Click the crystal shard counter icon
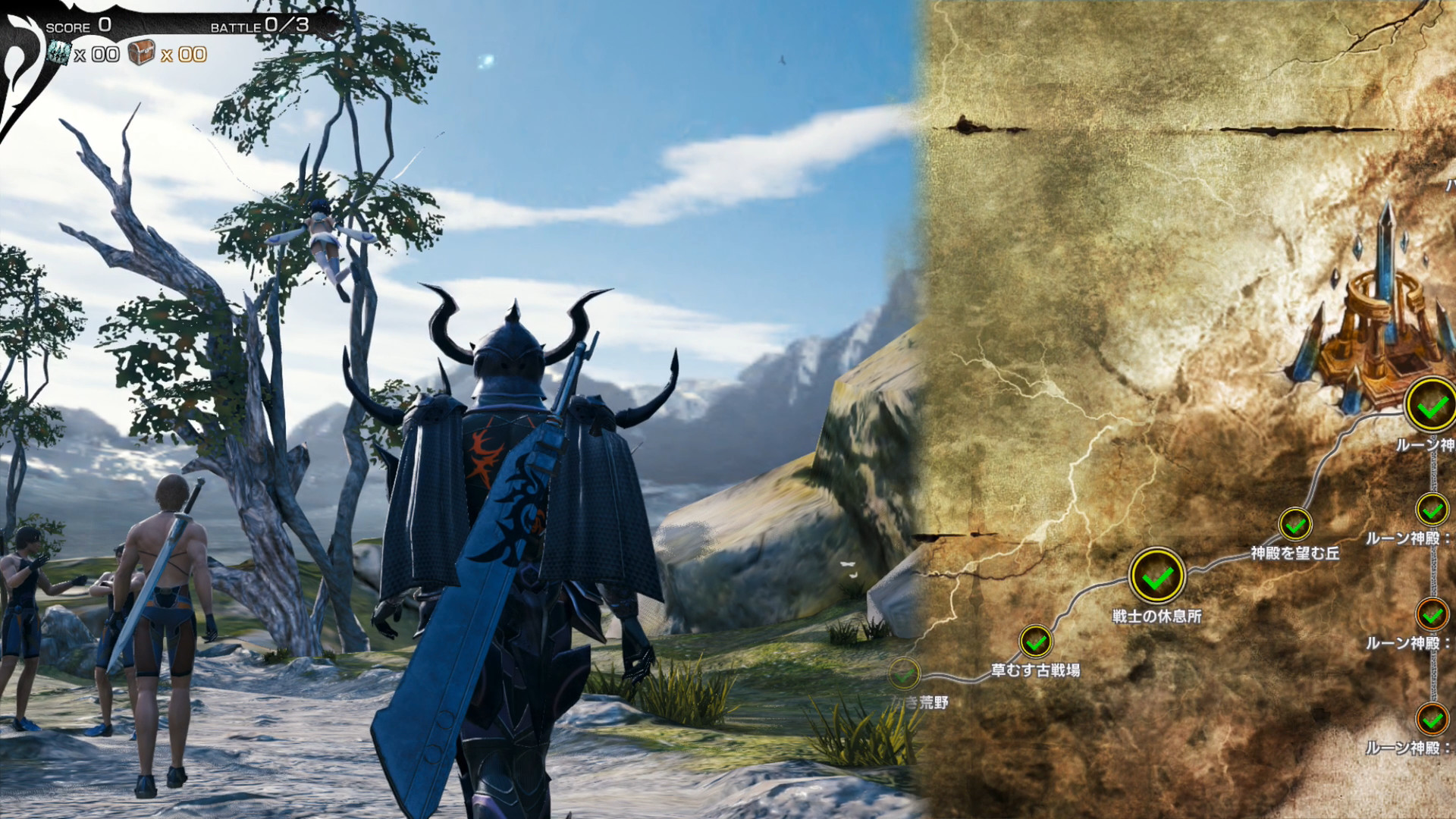Screen dimensions: 1456x819 pos(61,55)
